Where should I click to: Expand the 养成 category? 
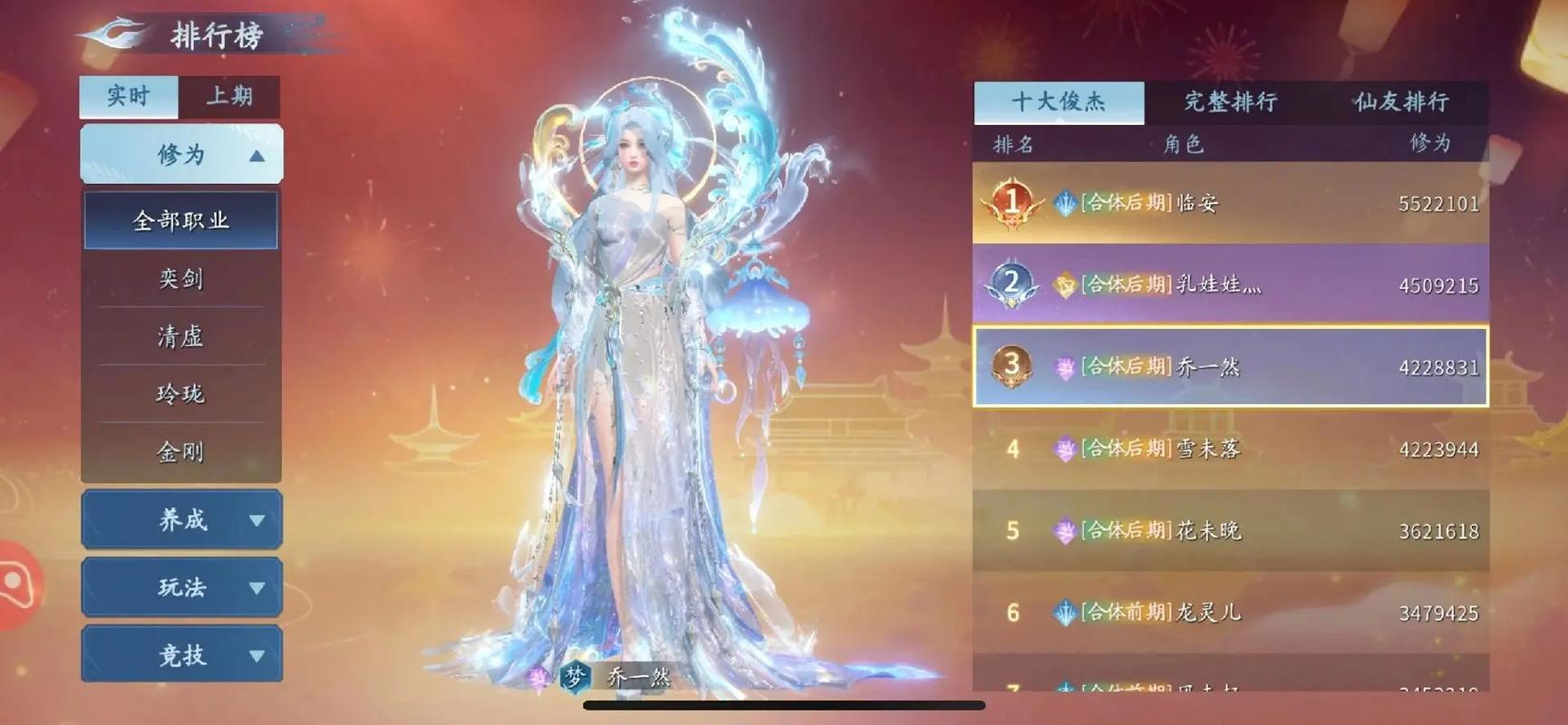[181, 519]
